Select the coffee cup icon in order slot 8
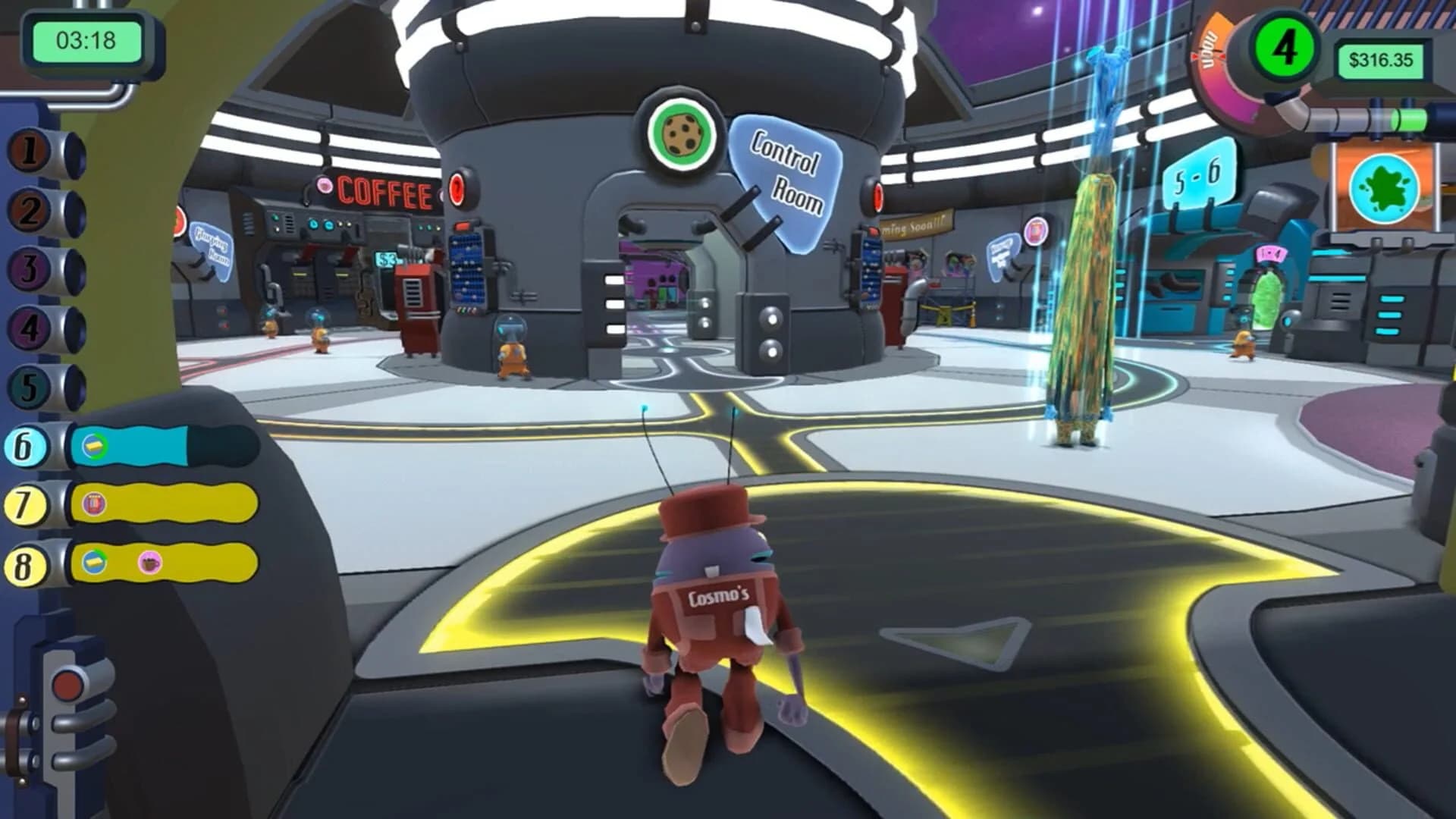1456x819 pixels. click(150, 562)
